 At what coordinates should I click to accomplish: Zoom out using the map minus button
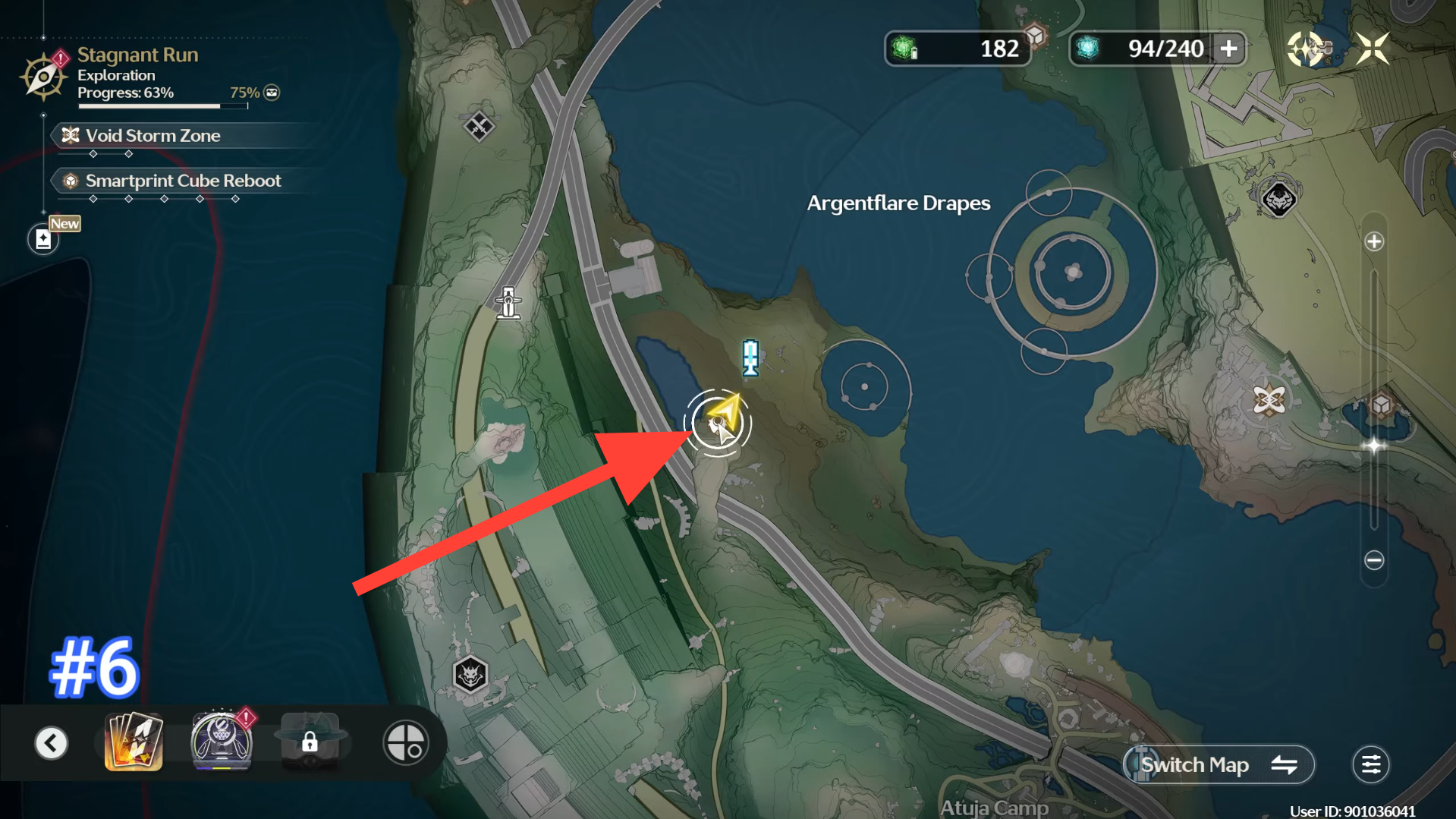click(1374, 561)
